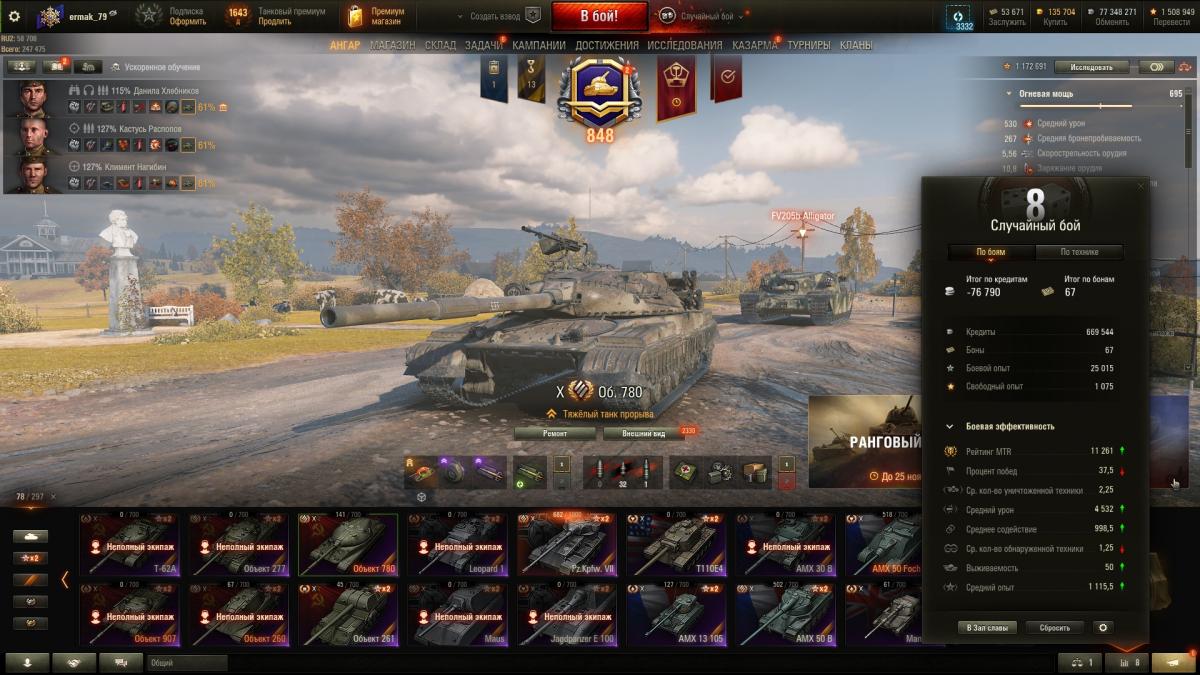Screen dimensions: 1200x675
Task: Open Внешний вид customization
Action: tap(642, 433)
